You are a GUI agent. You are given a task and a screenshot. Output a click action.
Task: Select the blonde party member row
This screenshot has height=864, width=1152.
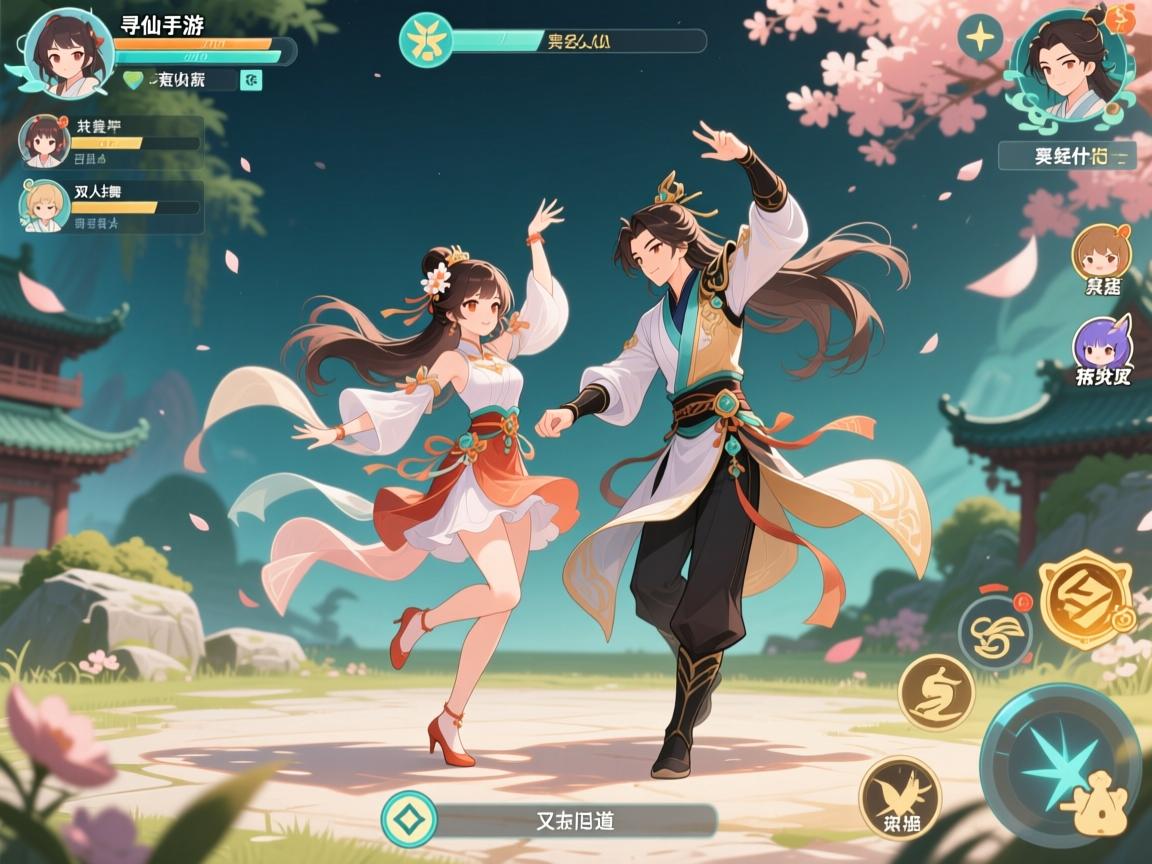(x=112, y=207)
